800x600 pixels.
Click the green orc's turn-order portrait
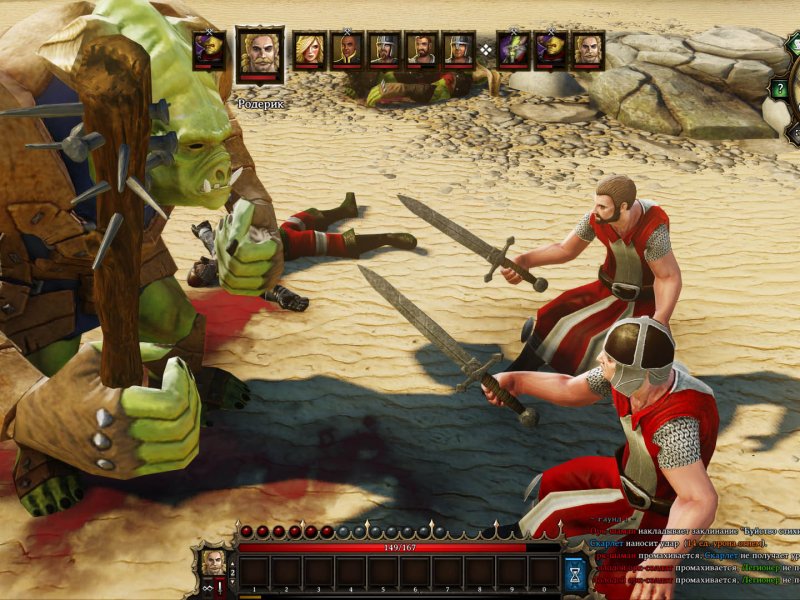point(512,49)
